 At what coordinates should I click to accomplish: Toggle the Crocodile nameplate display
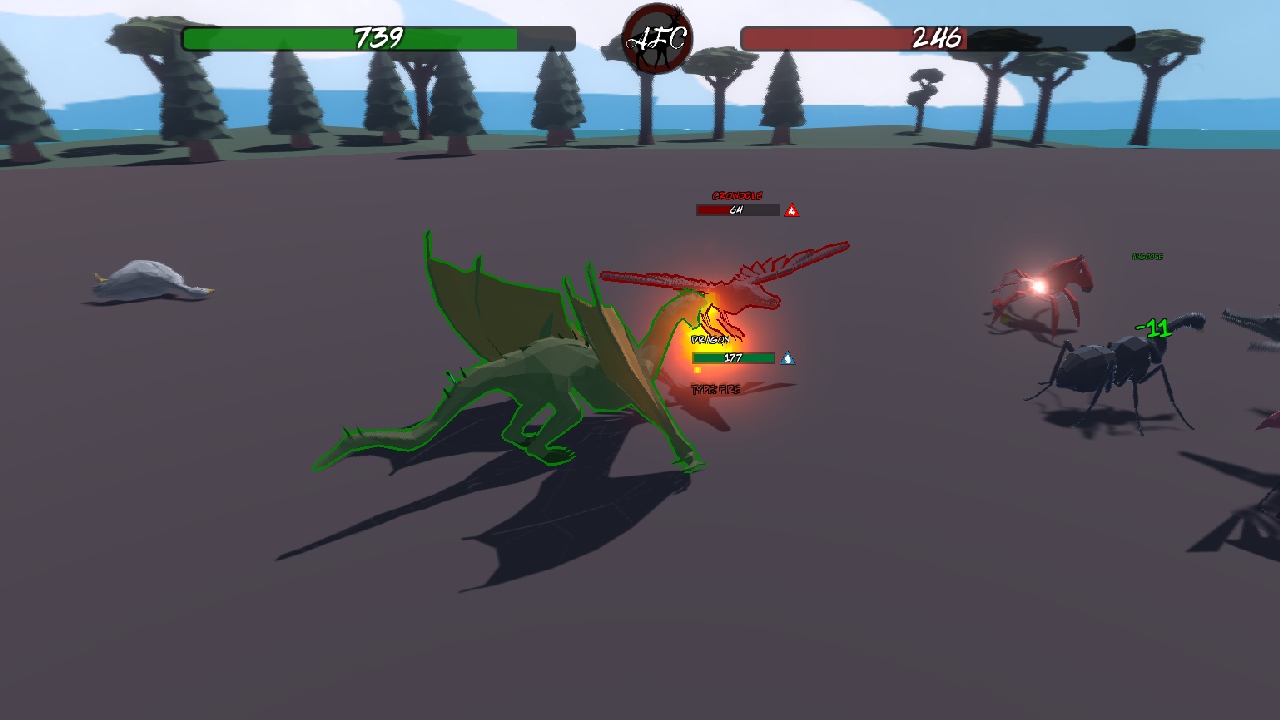pyautogui.click(x=736, y=195)
